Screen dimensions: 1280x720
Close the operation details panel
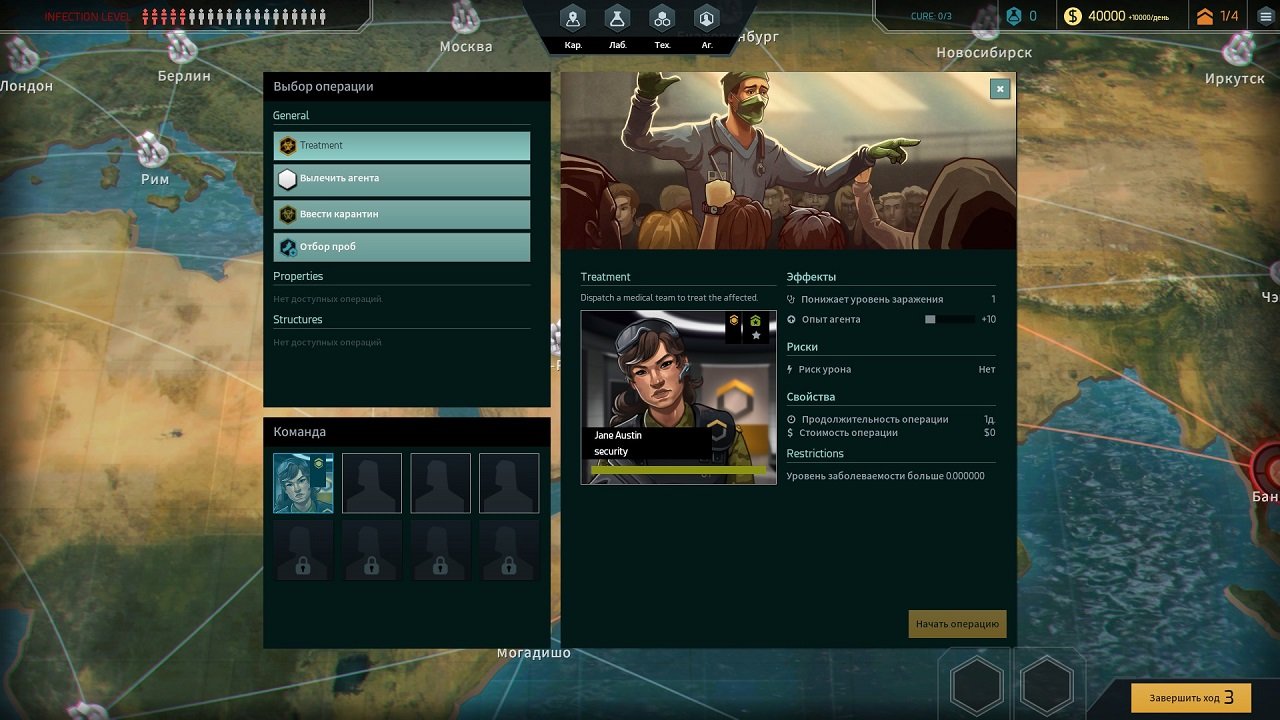click(x=999, y=89)
